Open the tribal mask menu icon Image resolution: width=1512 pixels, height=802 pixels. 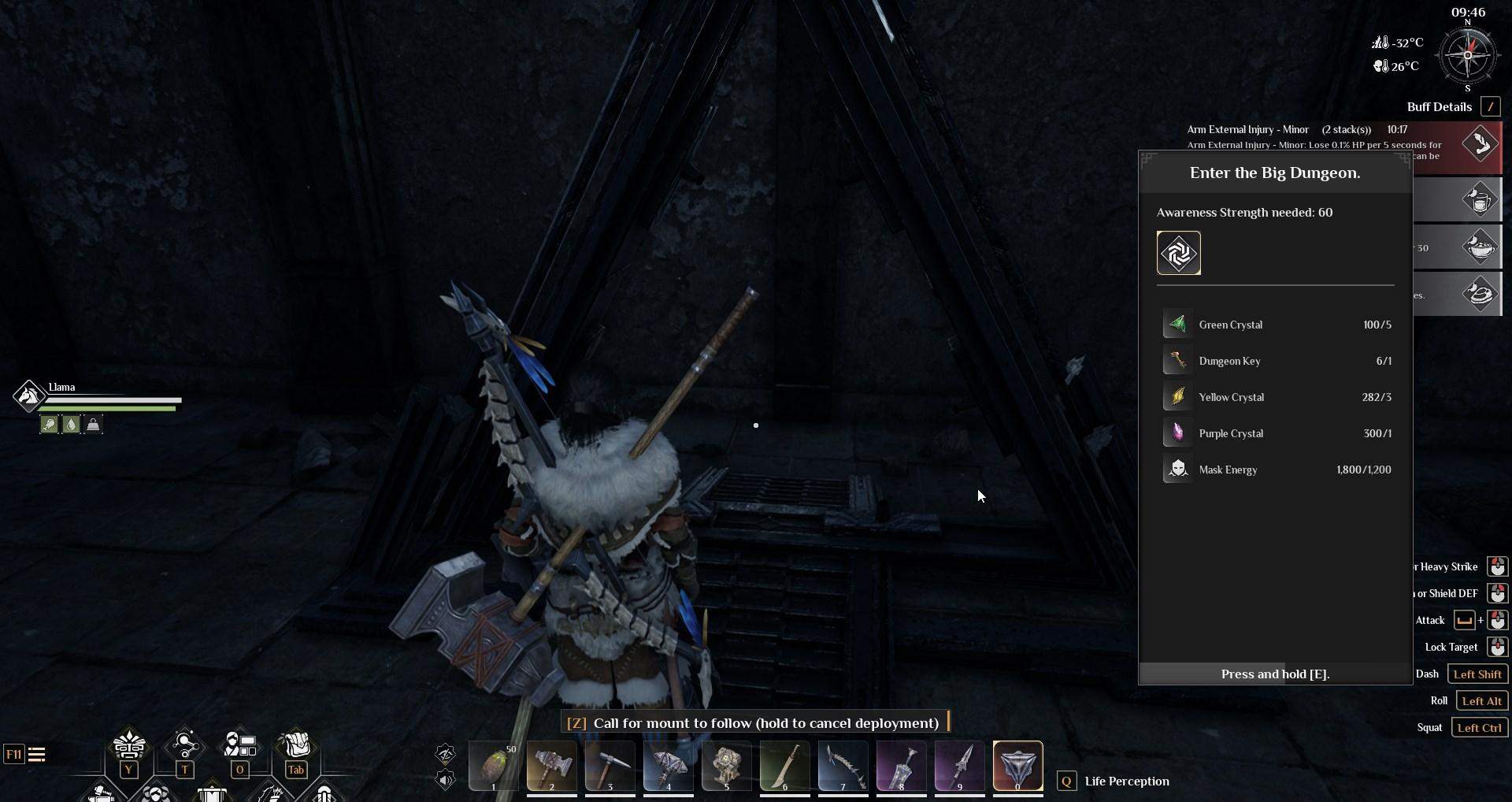(x=129, y=744)
